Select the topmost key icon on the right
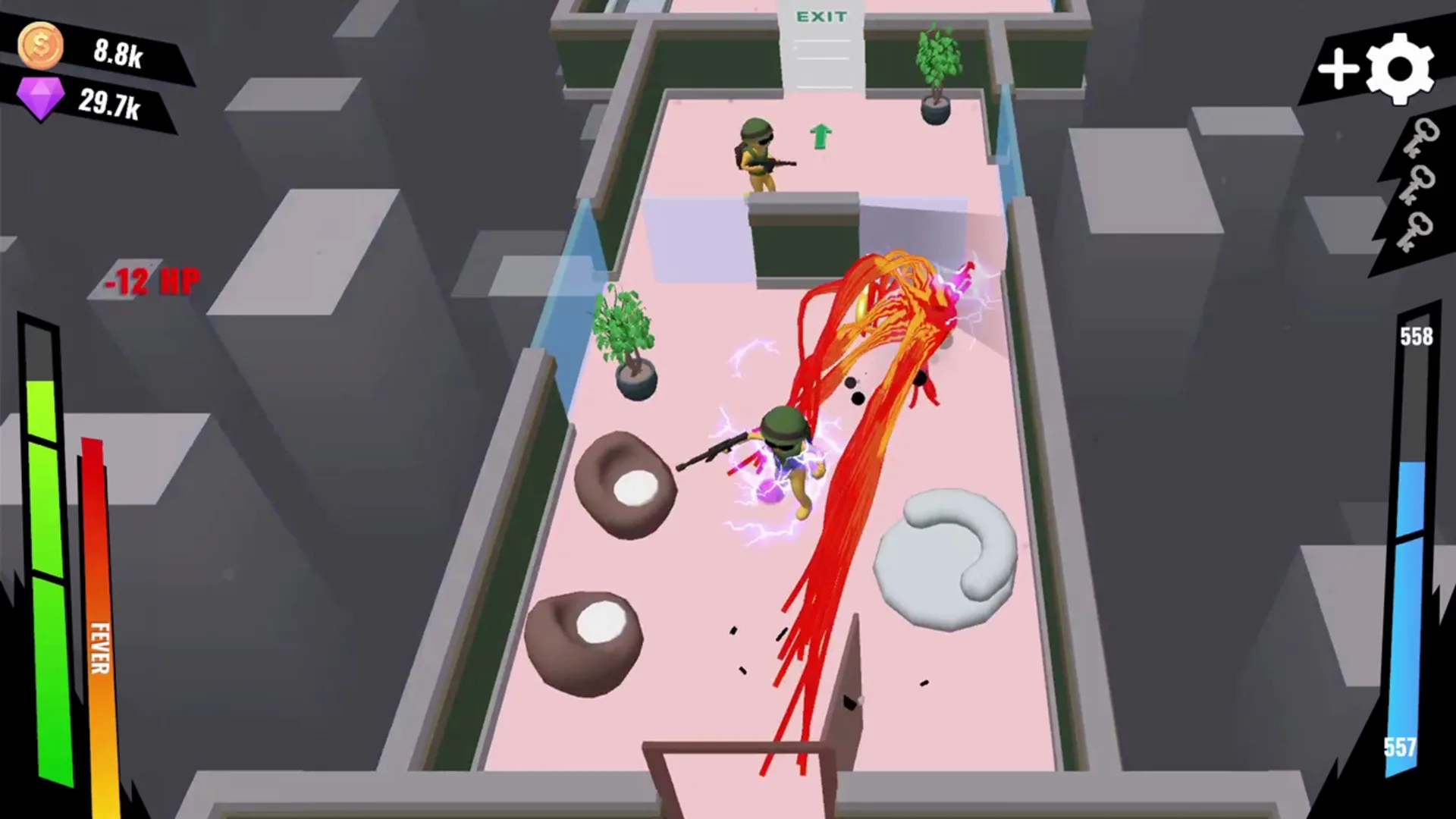Viewport: 1456px width, 819px height. pos(1421,136)
